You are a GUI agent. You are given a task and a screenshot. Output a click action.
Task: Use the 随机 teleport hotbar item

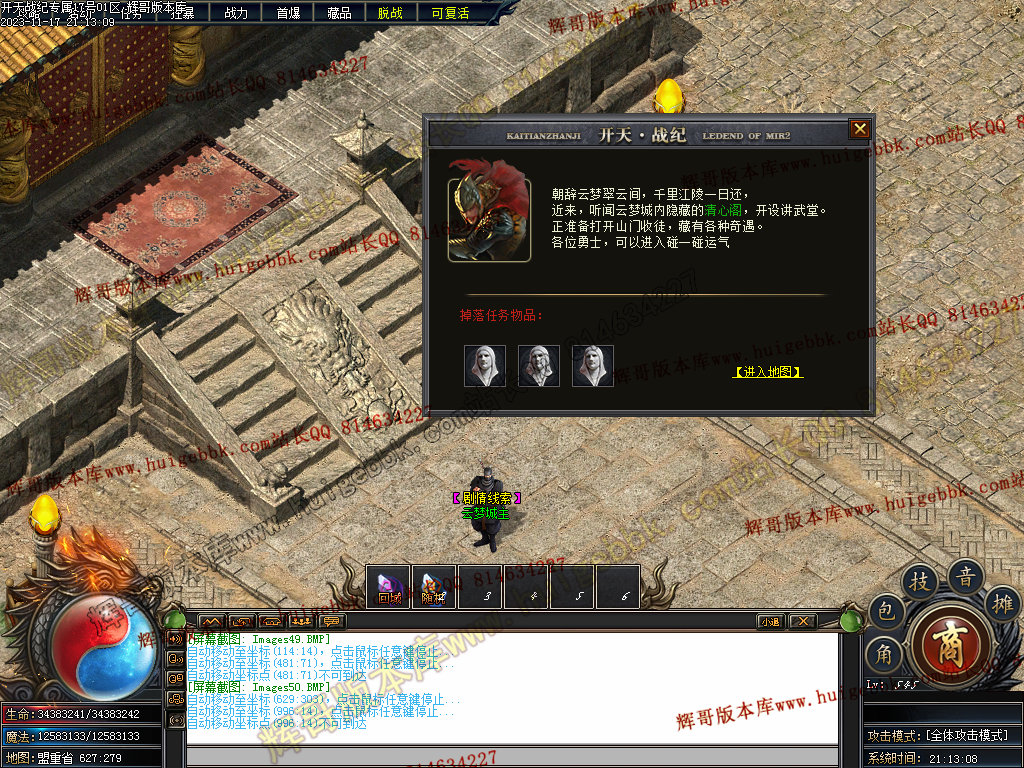[434, 587]
